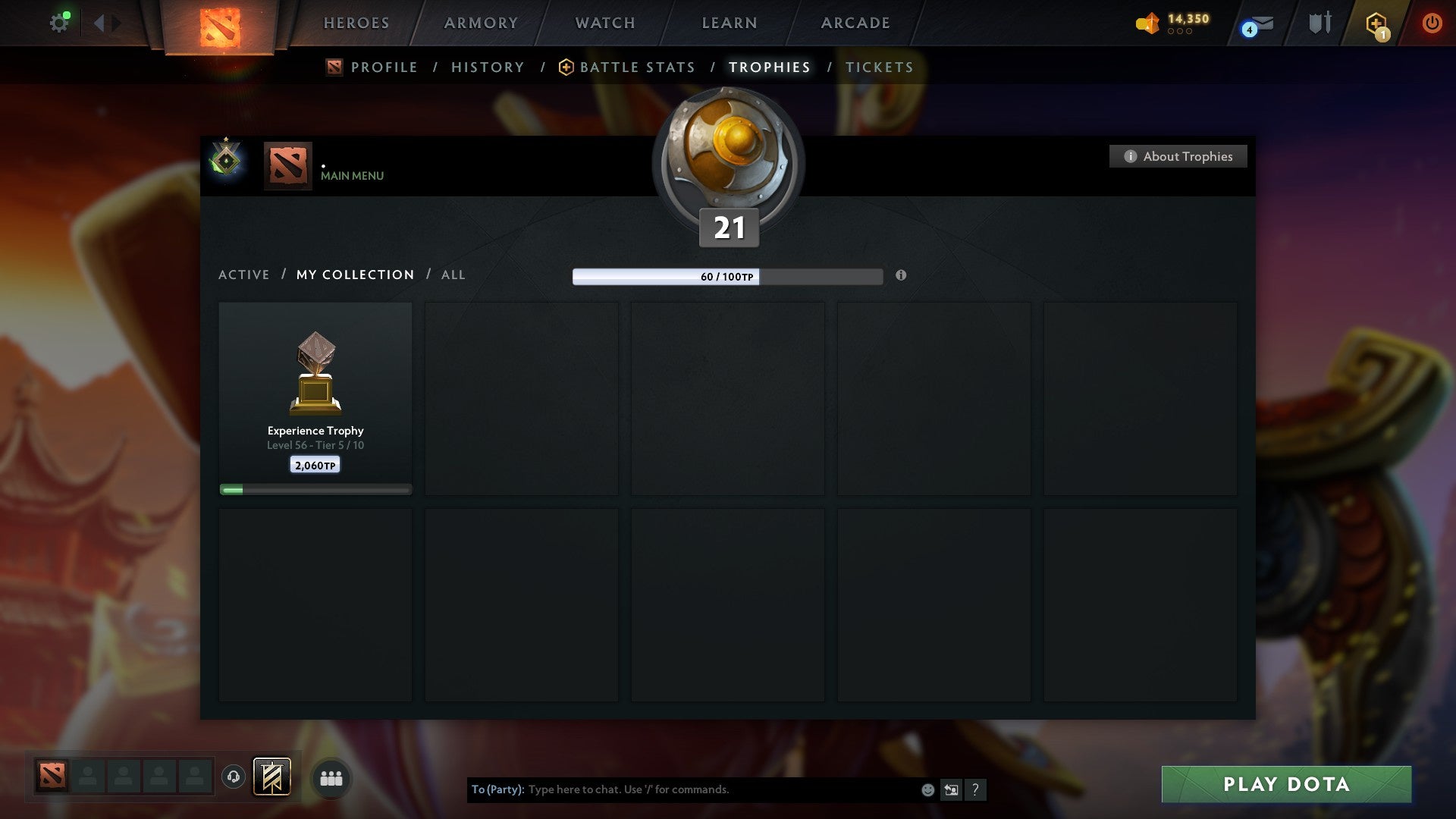Click the power button to exit
Viewport: 1456px width, 819px height.
[1432, 23]
